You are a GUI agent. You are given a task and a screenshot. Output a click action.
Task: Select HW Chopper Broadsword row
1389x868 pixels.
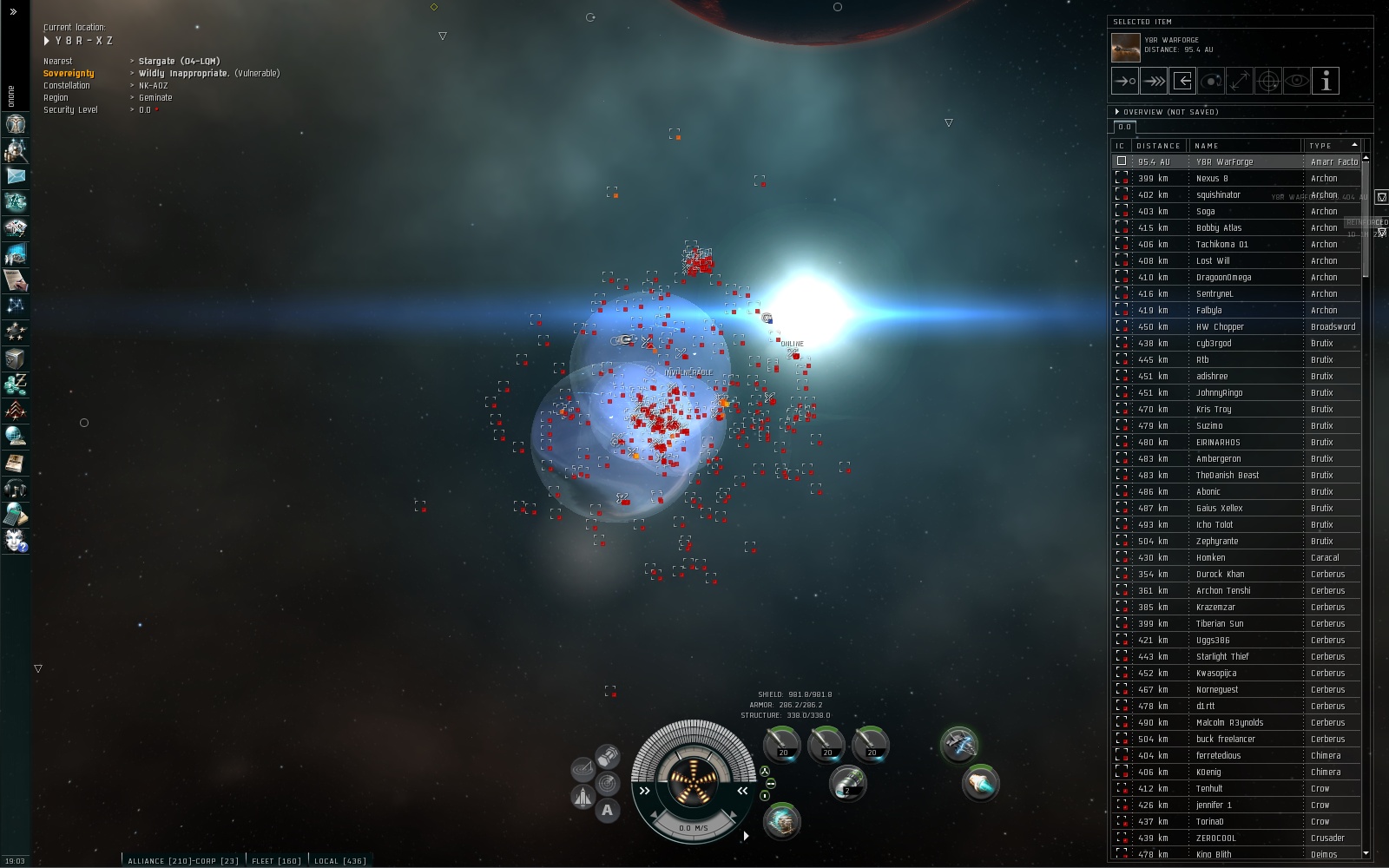1220,327
